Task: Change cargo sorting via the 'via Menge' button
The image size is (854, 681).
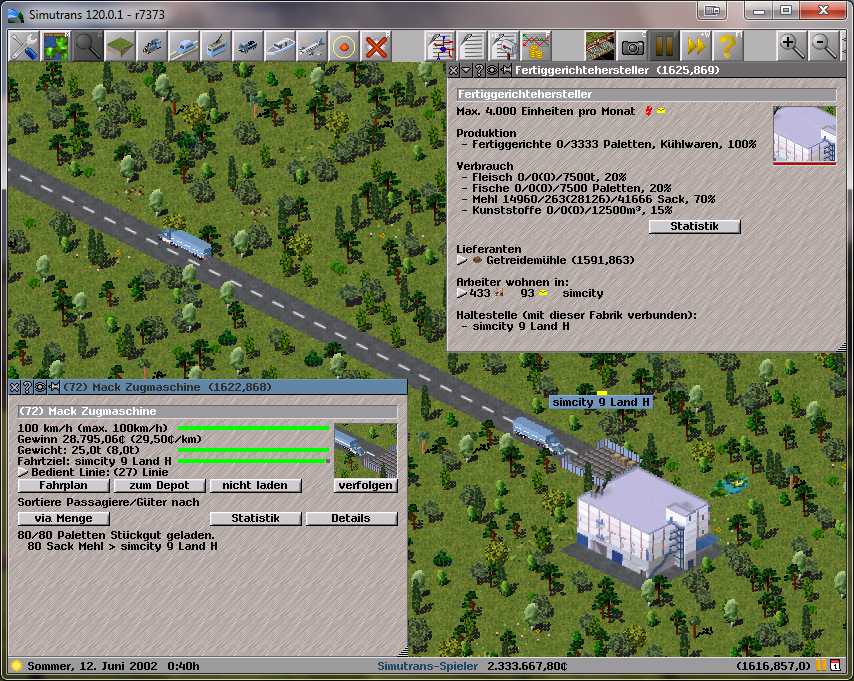Action: (63, 518)
